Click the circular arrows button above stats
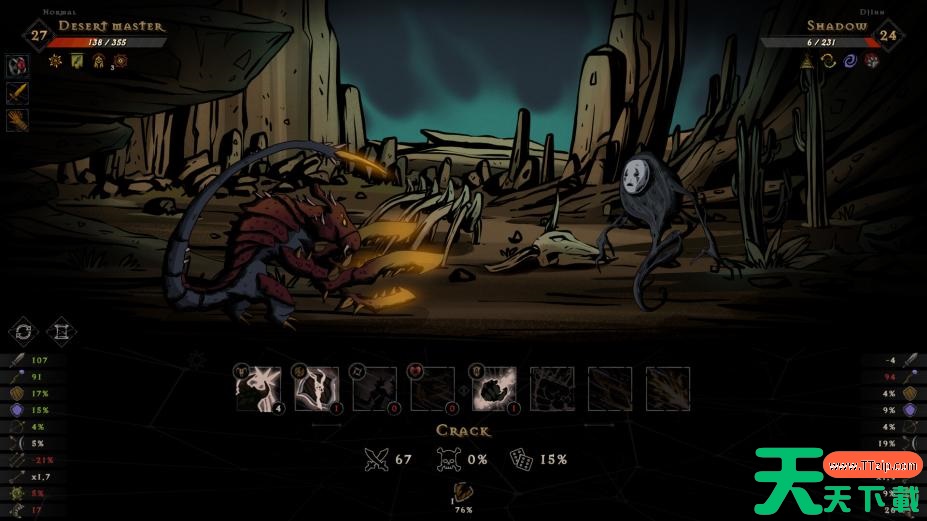 click(x=23, y=331)
